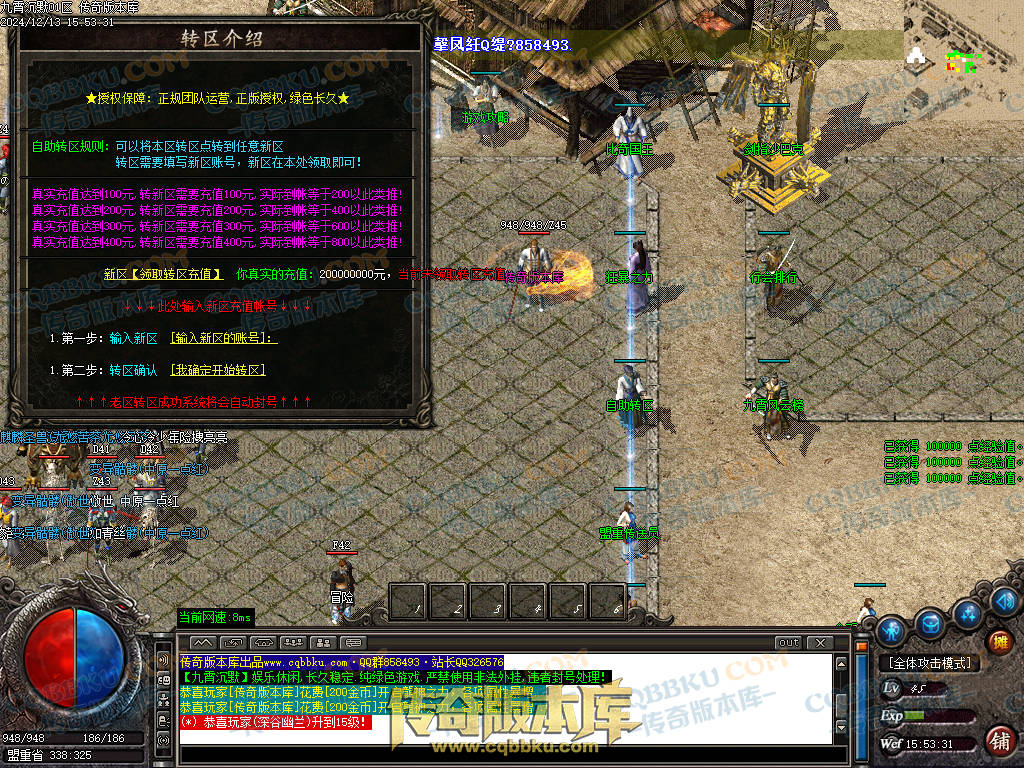Confirm with 我确定开始转区 link

[218, 370]
